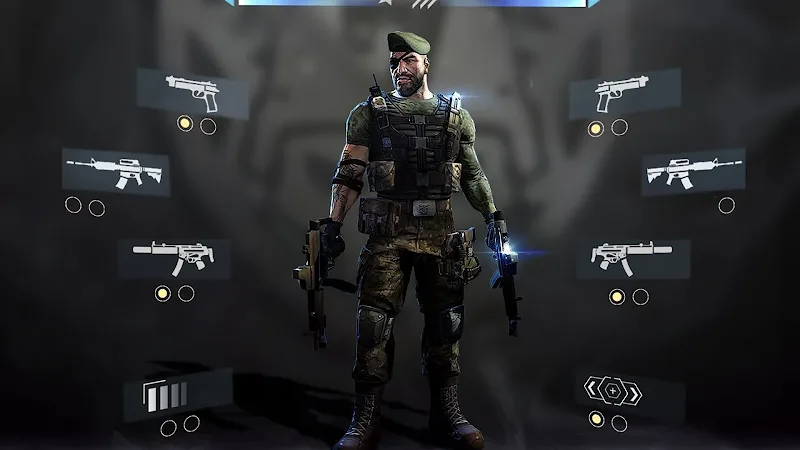Image resolution: width=800 pixels, height=450 pixels.
Task: Select the suppressed SMG on the right side
Action: click(632, 259)
